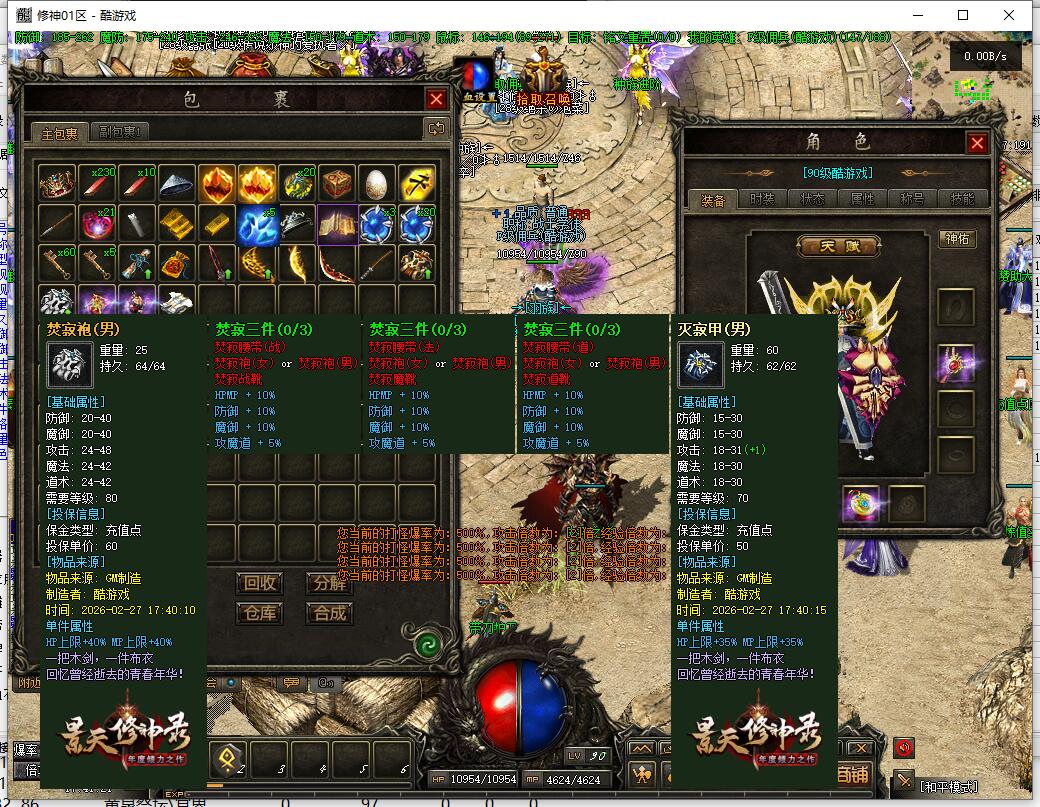Close the 包裹 inventory window
This screenshot has width=1040, height=807.
click(436, 99)
